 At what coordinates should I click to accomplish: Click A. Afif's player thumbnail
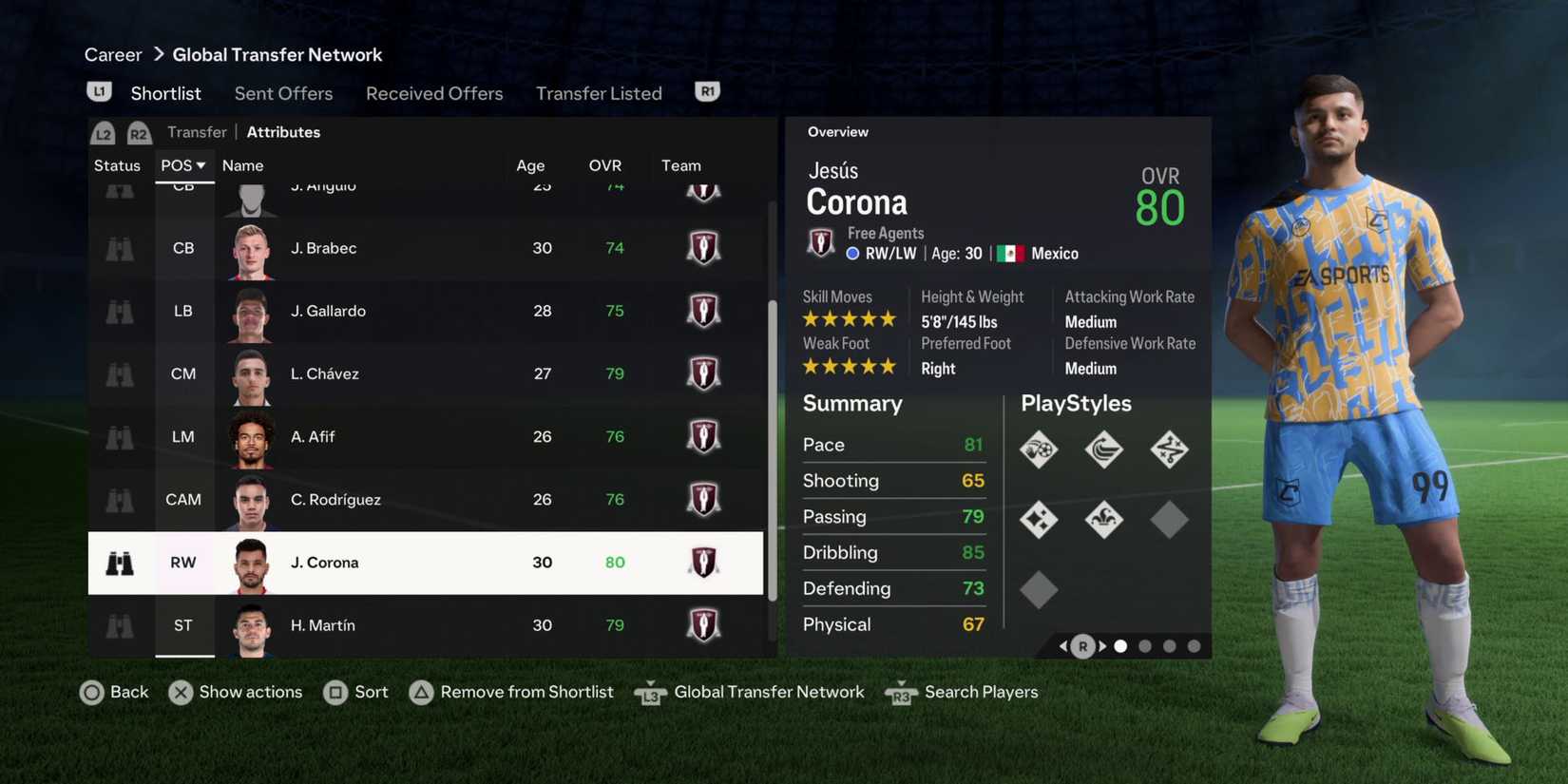click(x=250, y=436)
